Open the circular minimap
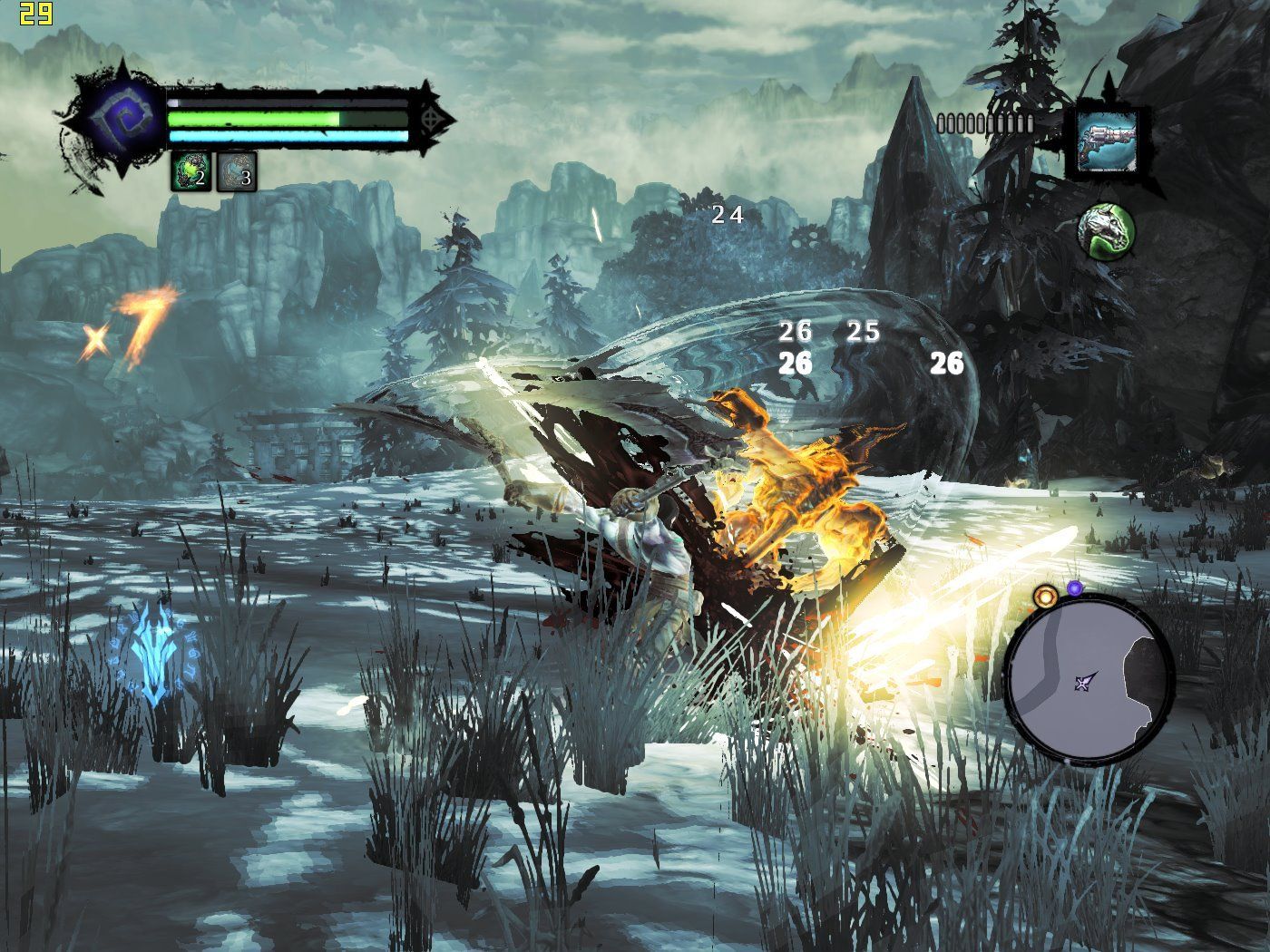 click(1090, 680)
